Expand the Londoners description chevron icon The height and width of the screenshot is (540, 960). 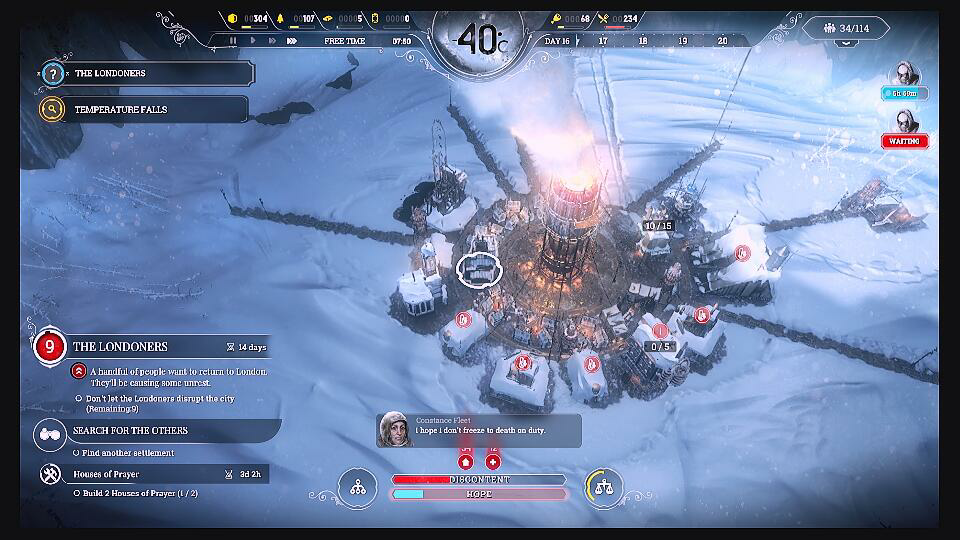click(78, 371)
